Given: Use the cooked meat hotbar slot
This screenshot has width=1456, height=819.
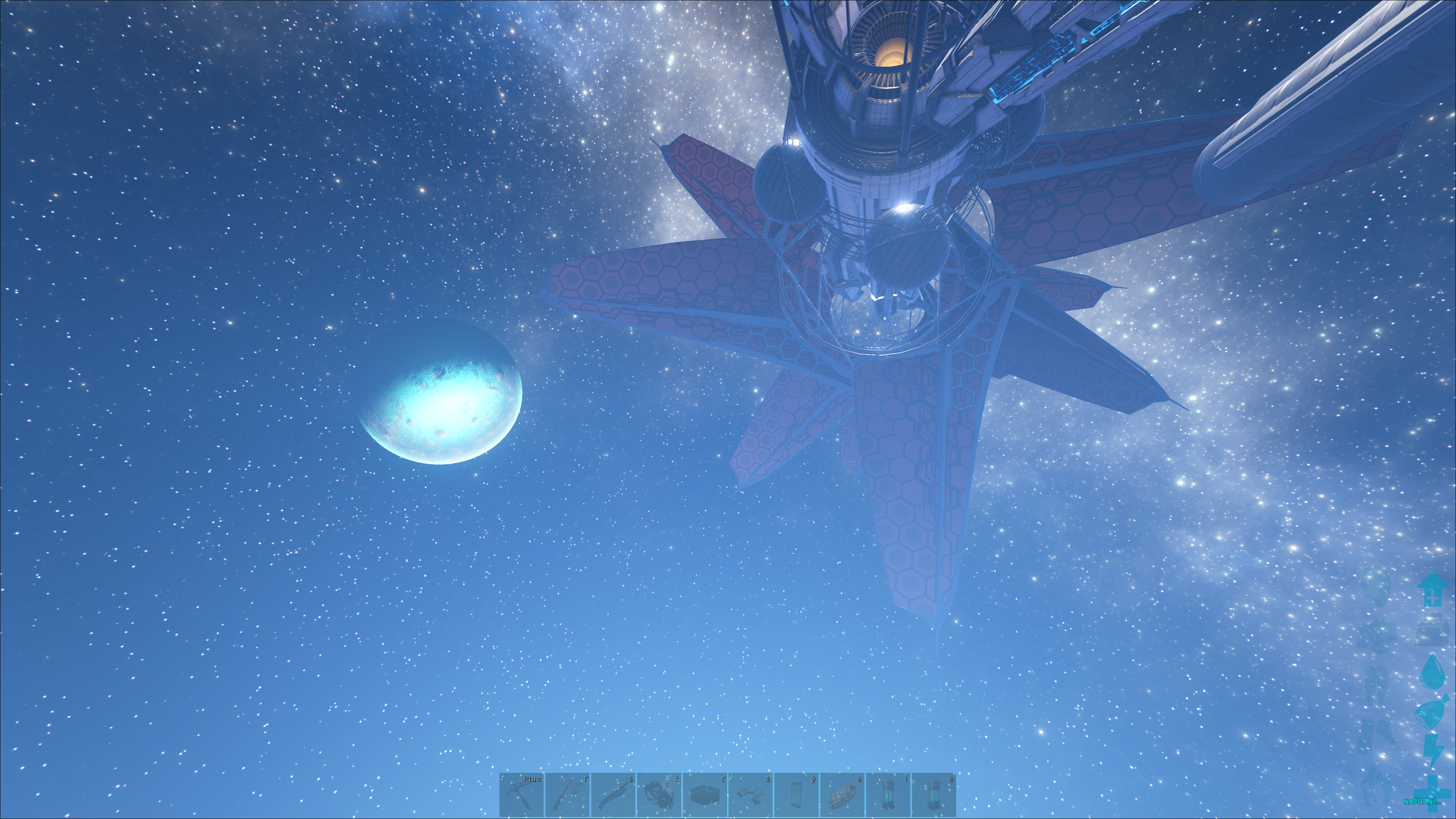Looking at the screenshot, I should pyautogui.click(x=842, y=795).
